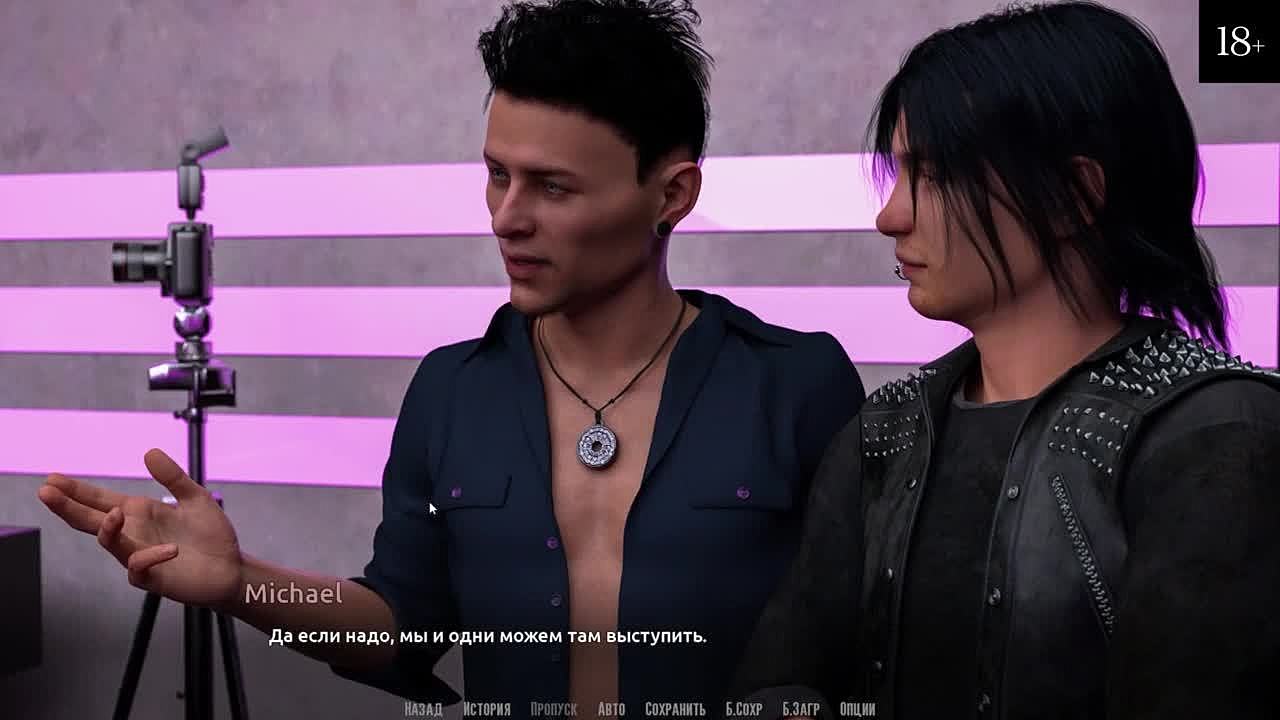This screenshot has height=720, width=1280.
Task: Open the Сохранить save menu
Action: 675,709
